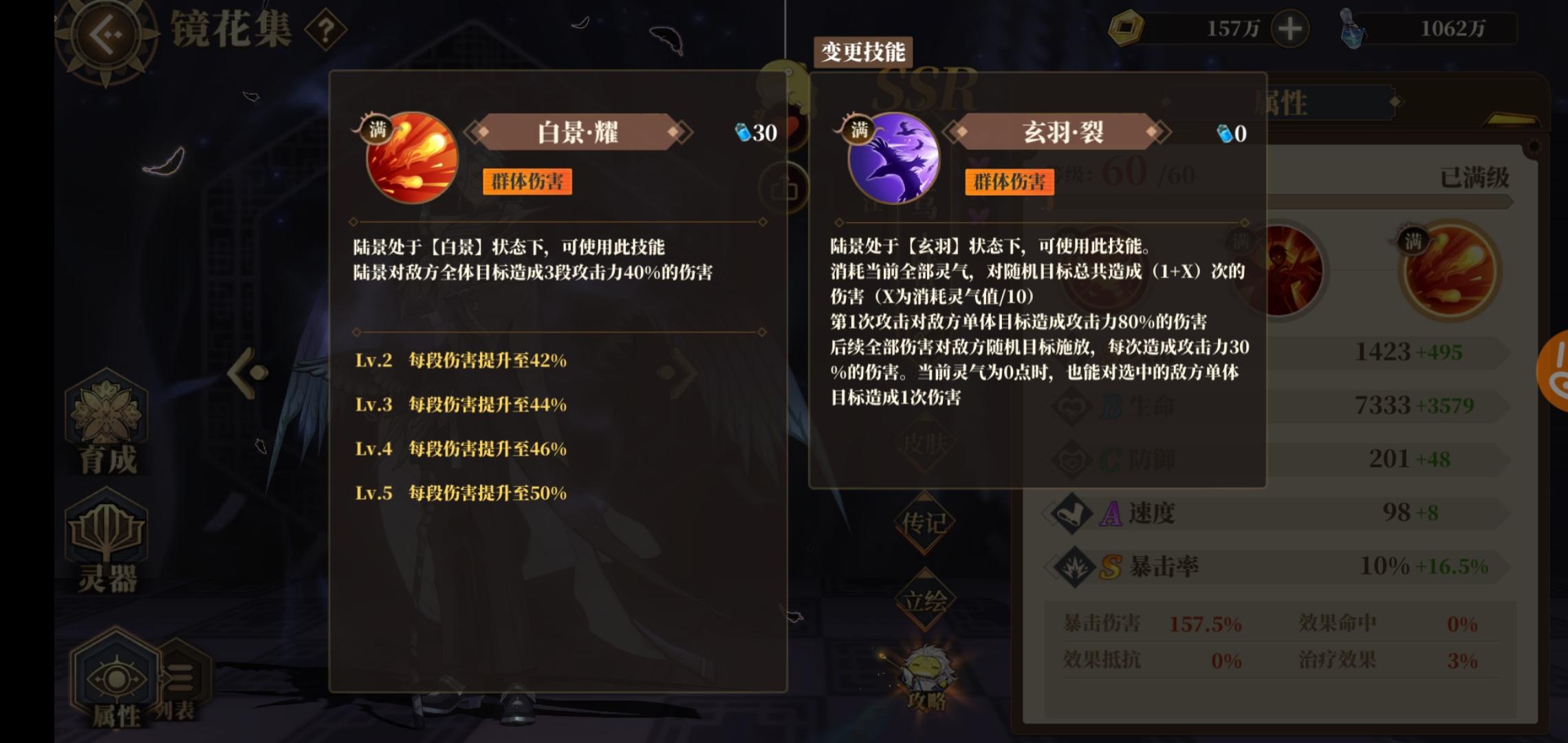Open the question mark help icon beside 镜花集
Viewport: 1568px width, 743px height.
[x=325, y=29]
